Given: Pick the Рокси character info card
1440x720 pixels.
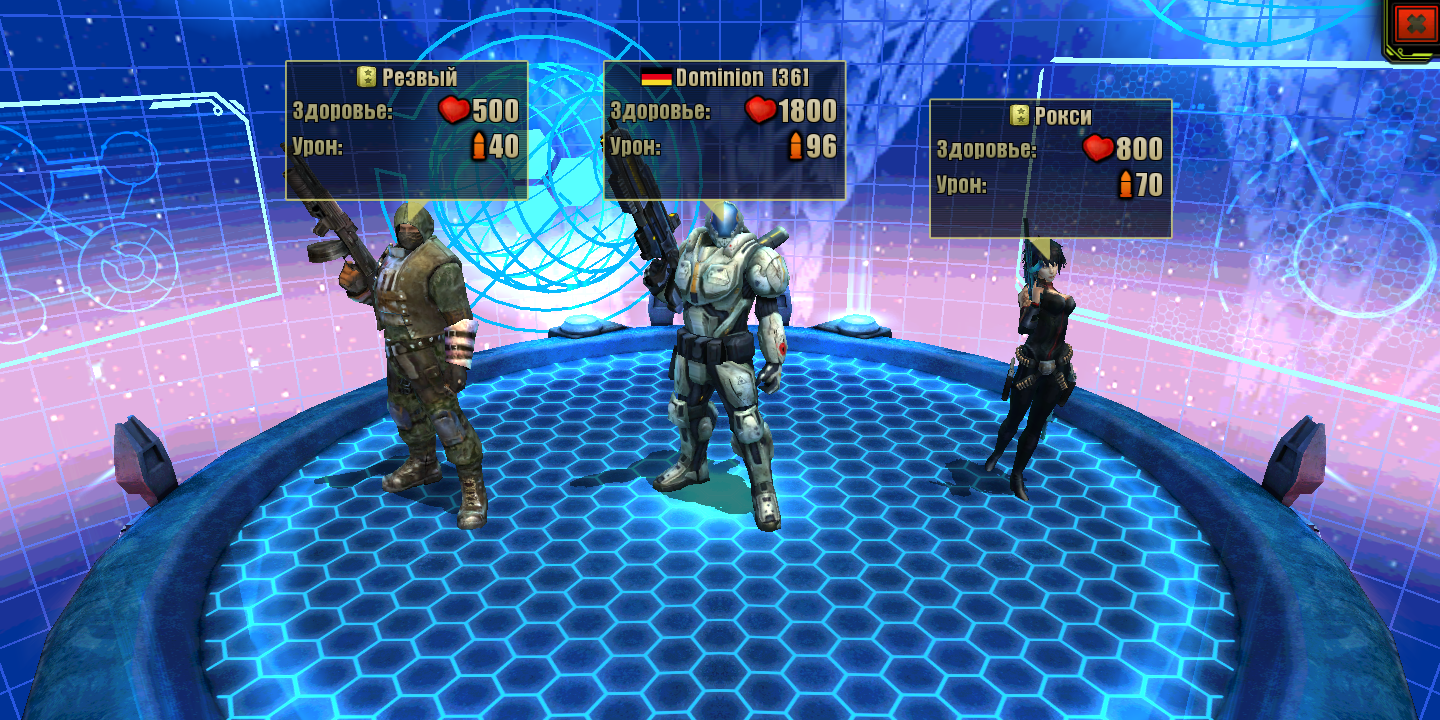Looking at the screenshot, I should 1050,168.
